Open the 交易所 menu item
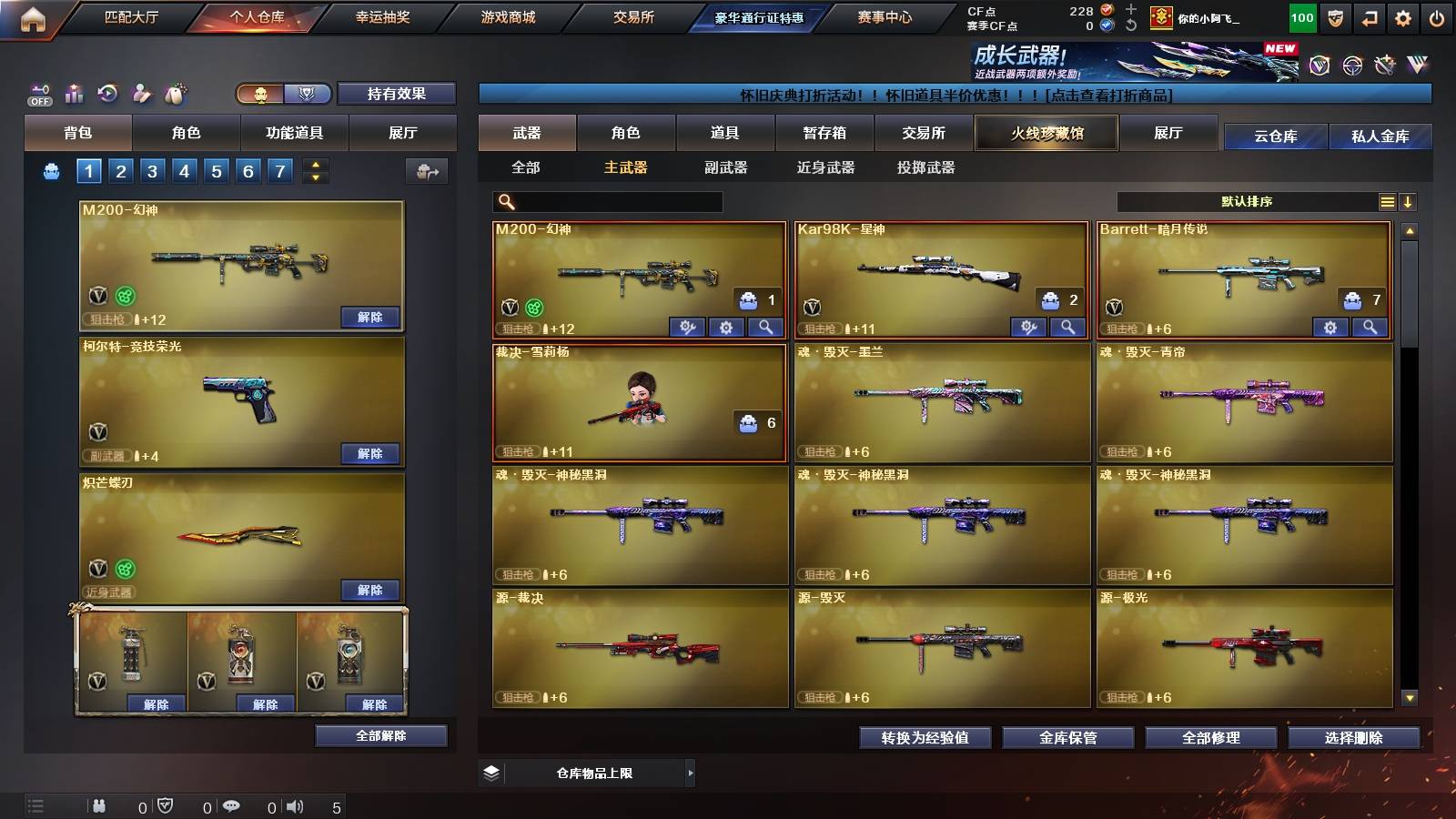 tap(632, 17)
